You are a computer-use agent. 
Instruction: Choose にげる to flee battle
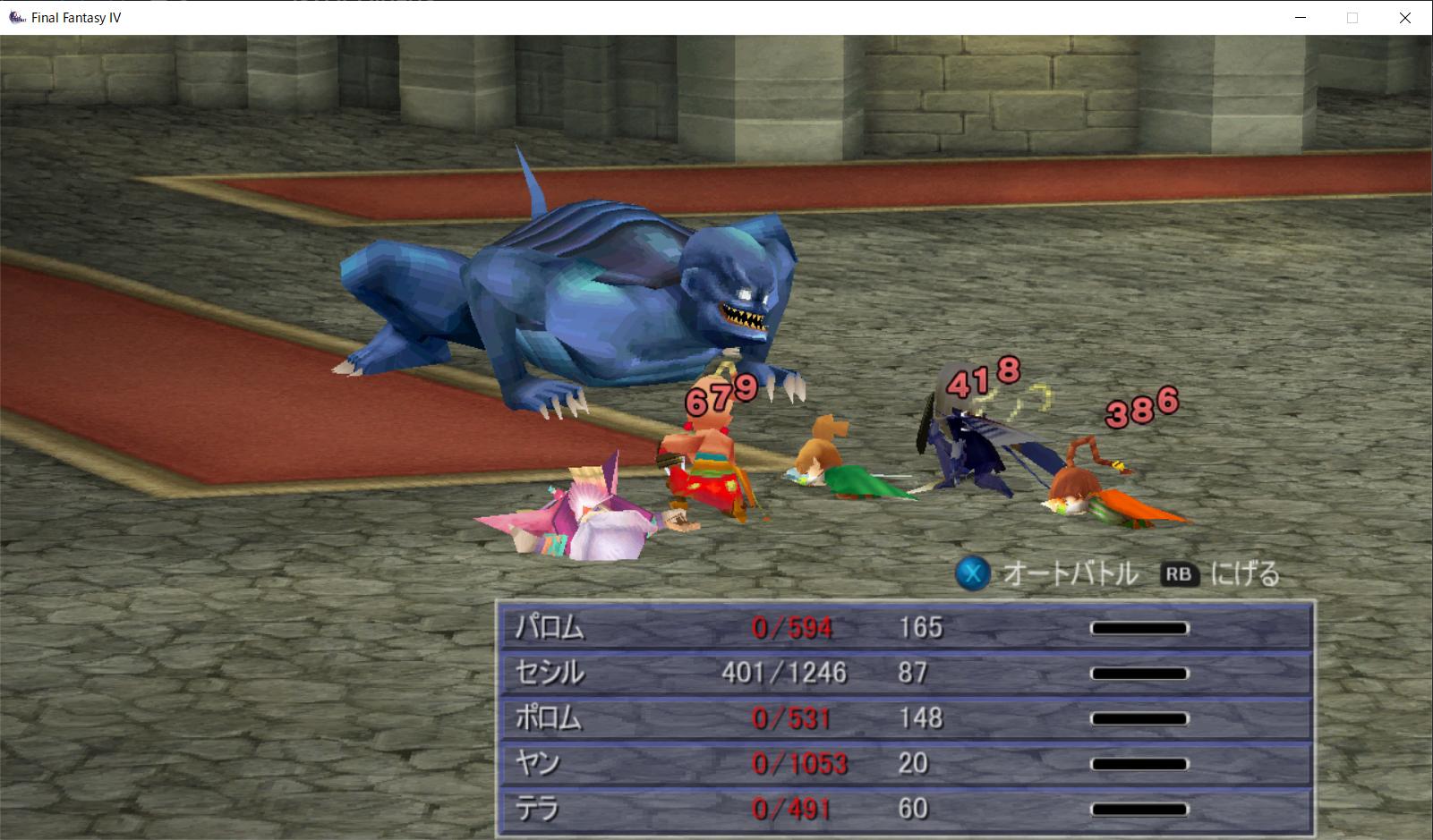[1222, 573]
